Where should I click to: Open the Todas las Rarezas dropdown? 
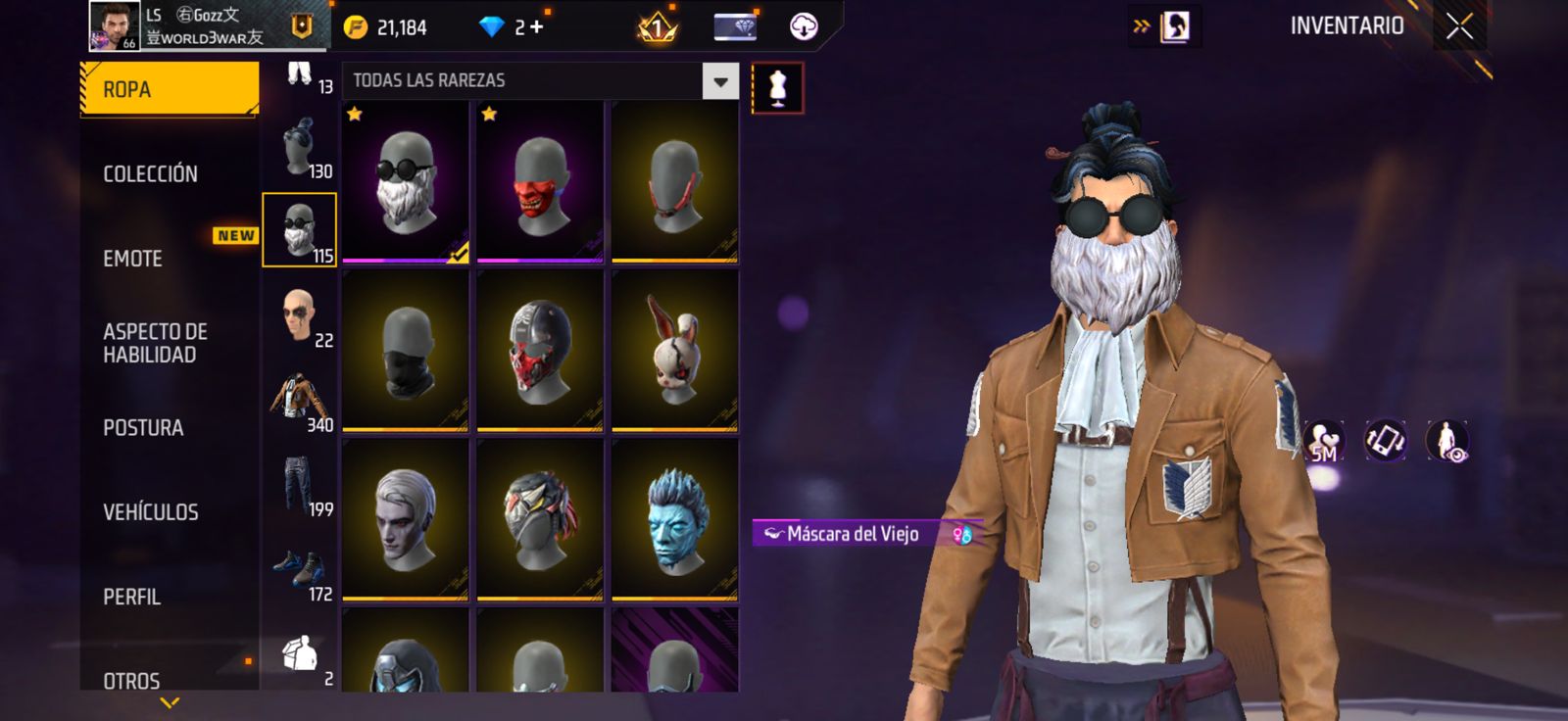coord(720,81)
